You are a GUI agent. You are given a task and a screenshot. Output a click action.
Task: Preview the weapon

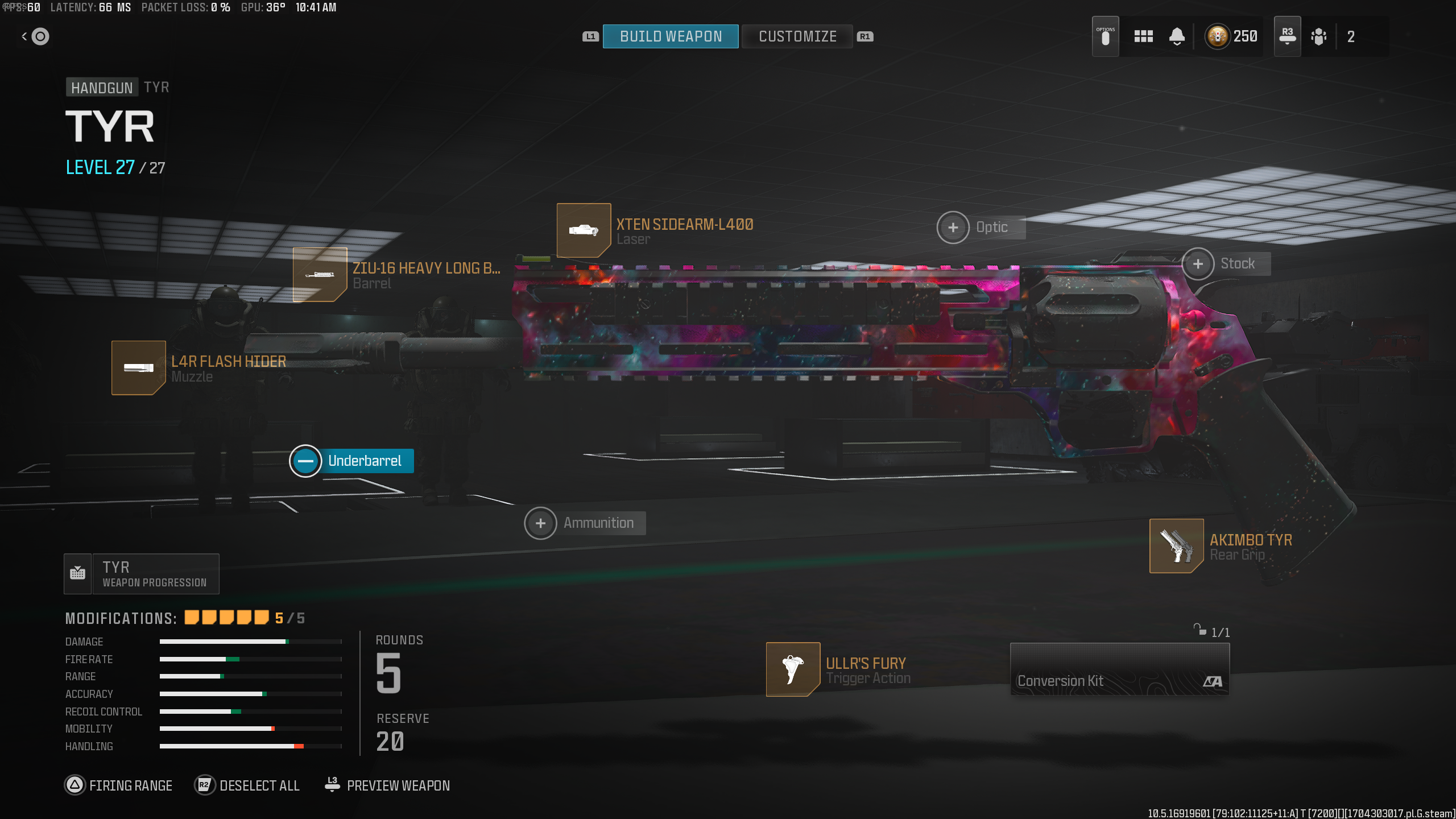click(387, 785)
